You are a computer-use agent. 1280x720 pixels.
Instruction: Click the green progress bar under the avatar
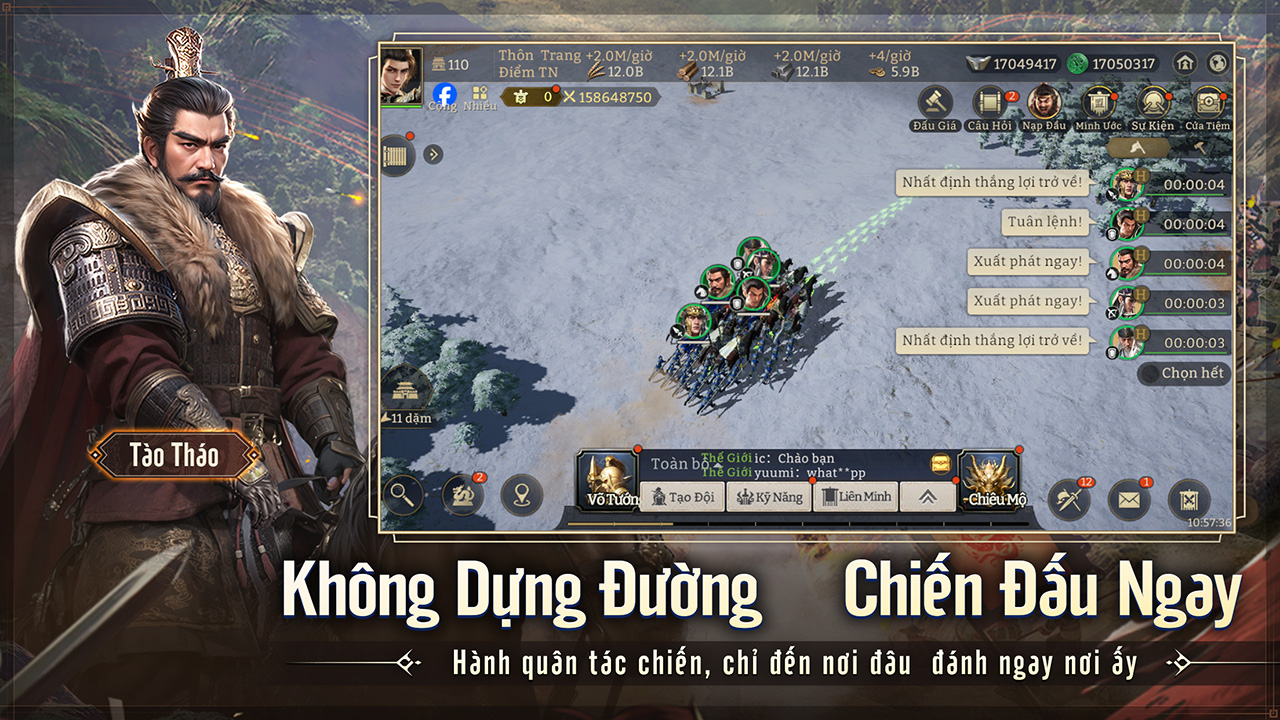pyautogui.click(x=401, y=106)
